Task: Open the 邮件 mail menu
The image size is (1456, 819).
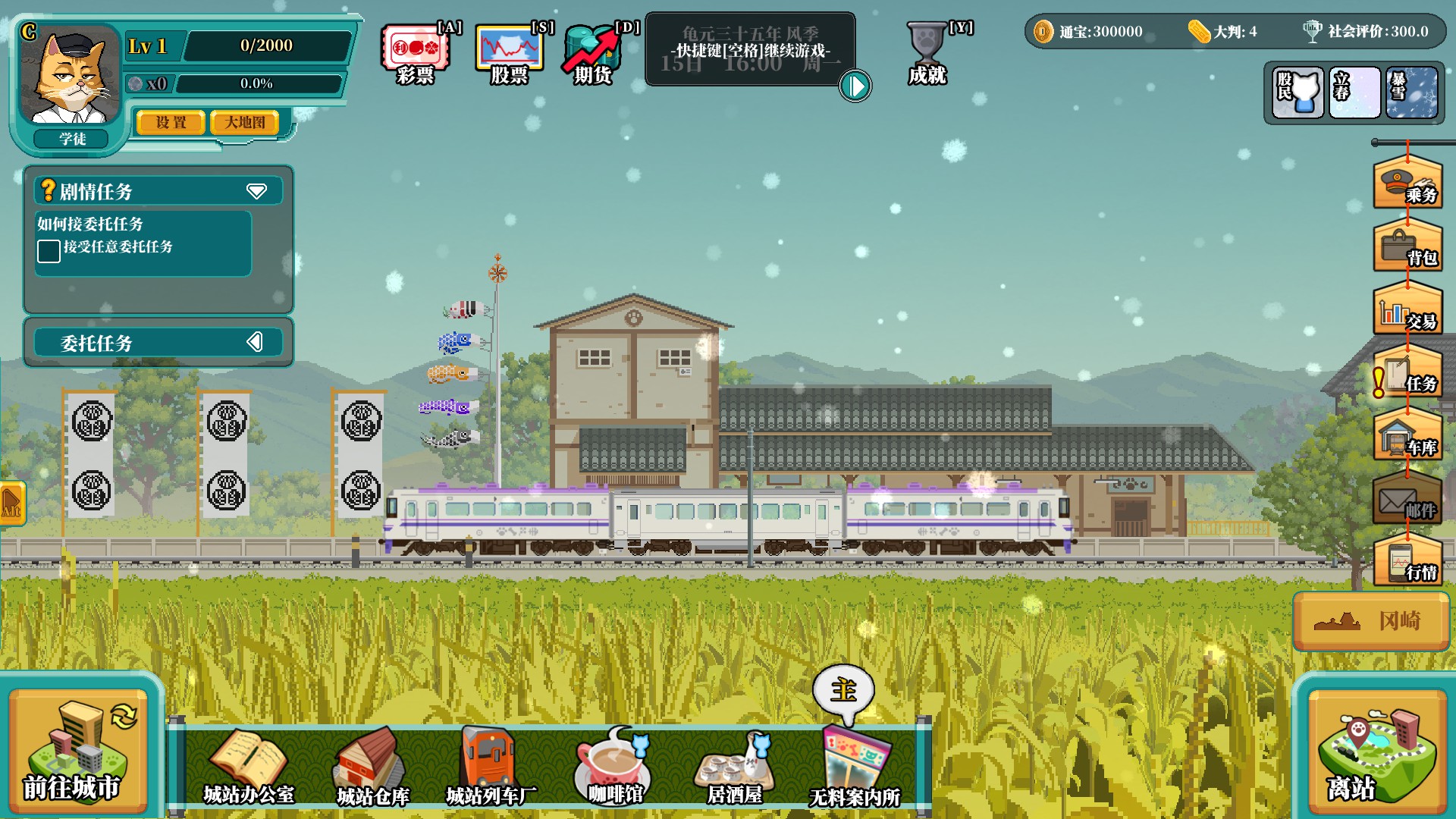Action: point(1407,500)
